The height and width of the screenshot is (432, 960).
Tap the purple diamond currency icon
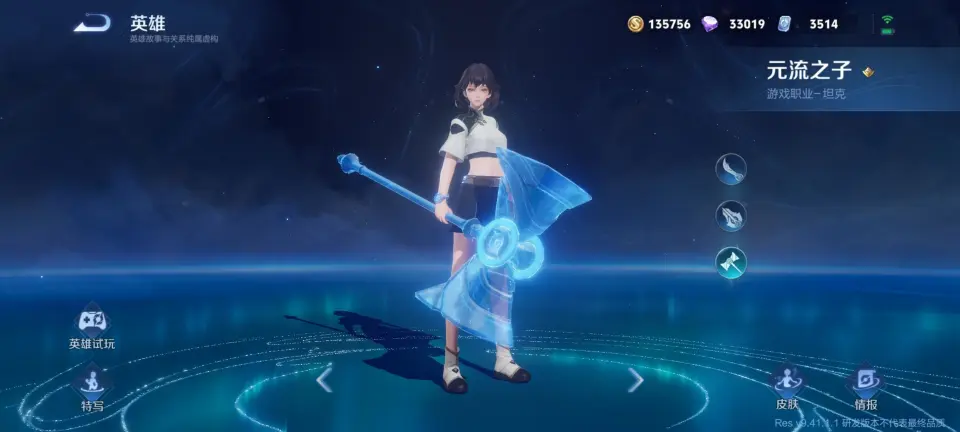(709, 24)
